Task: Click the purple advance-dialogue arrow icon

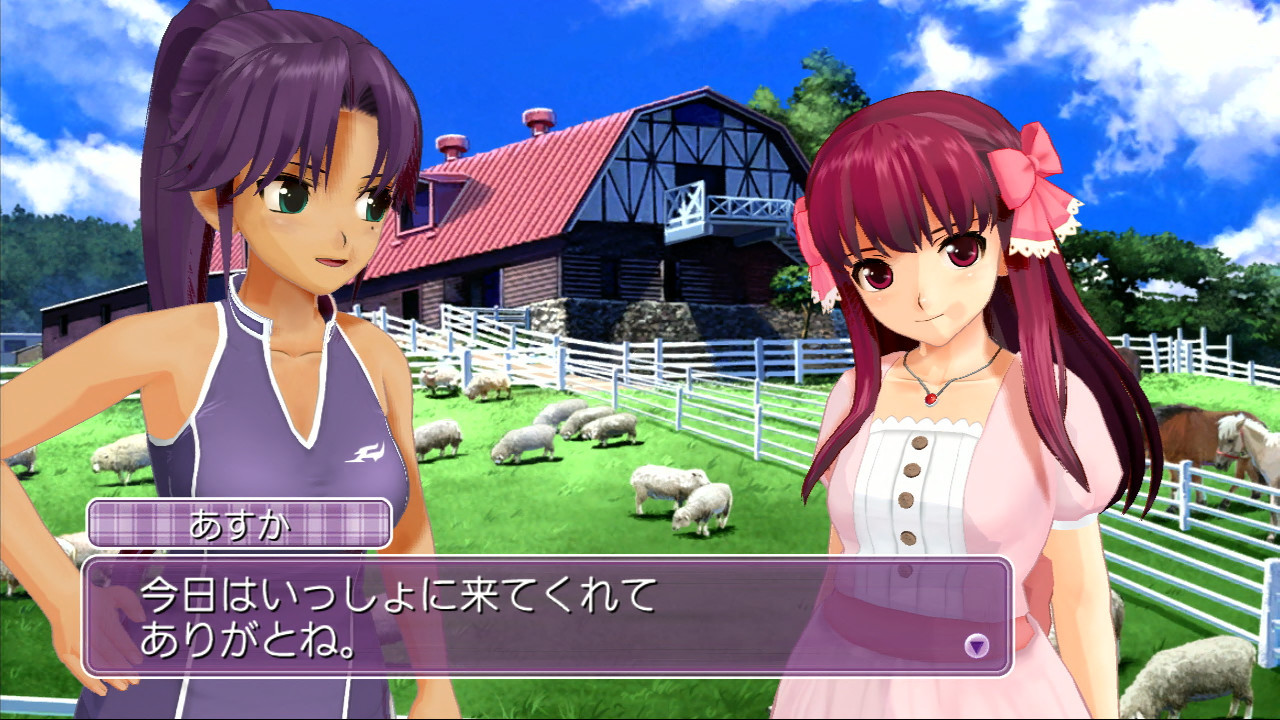Action: pyautogui.click(x=976, y=646)
